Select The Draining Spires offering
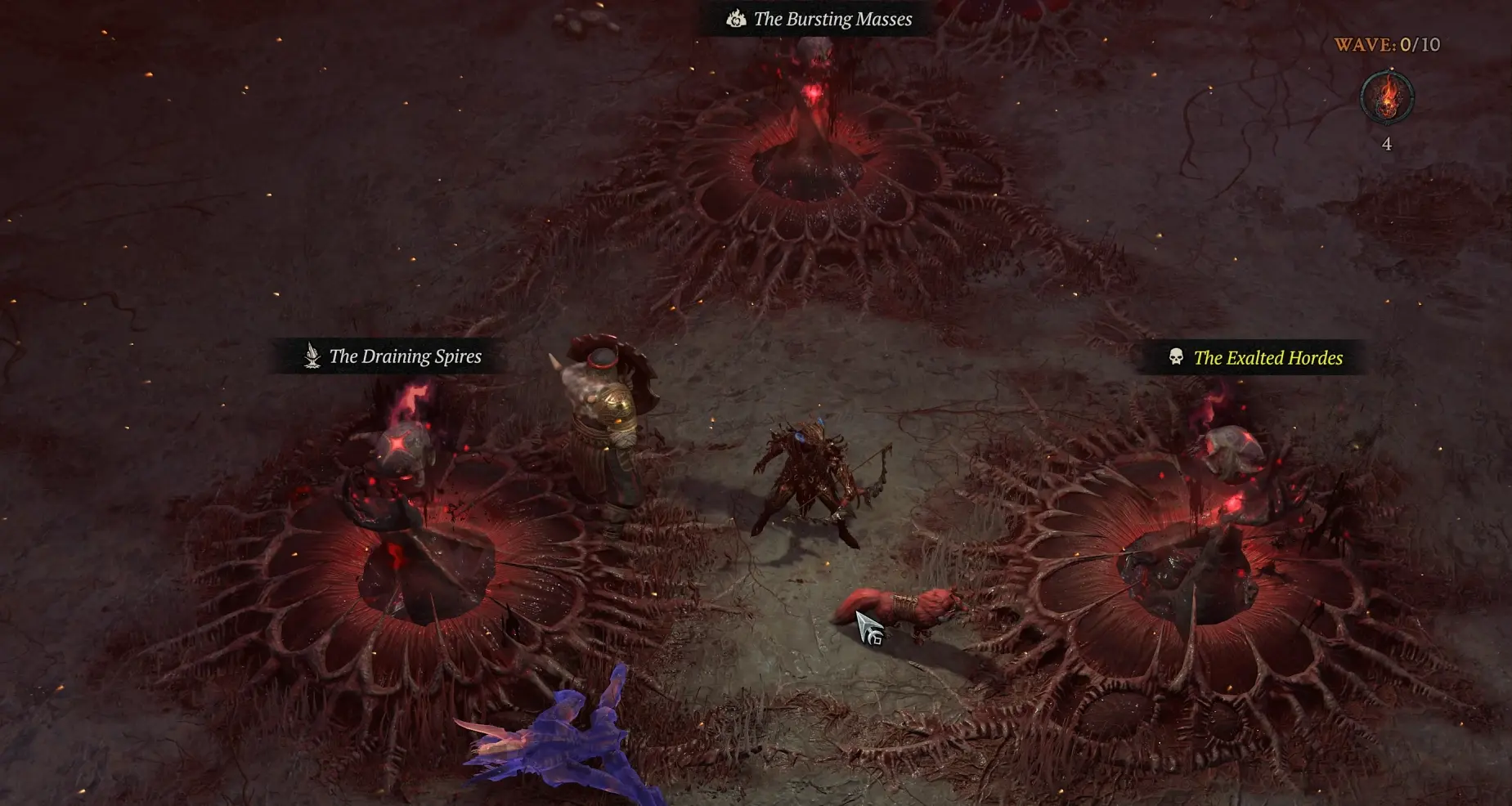Viewport: 1512px width, 806px height. point(393,356)
